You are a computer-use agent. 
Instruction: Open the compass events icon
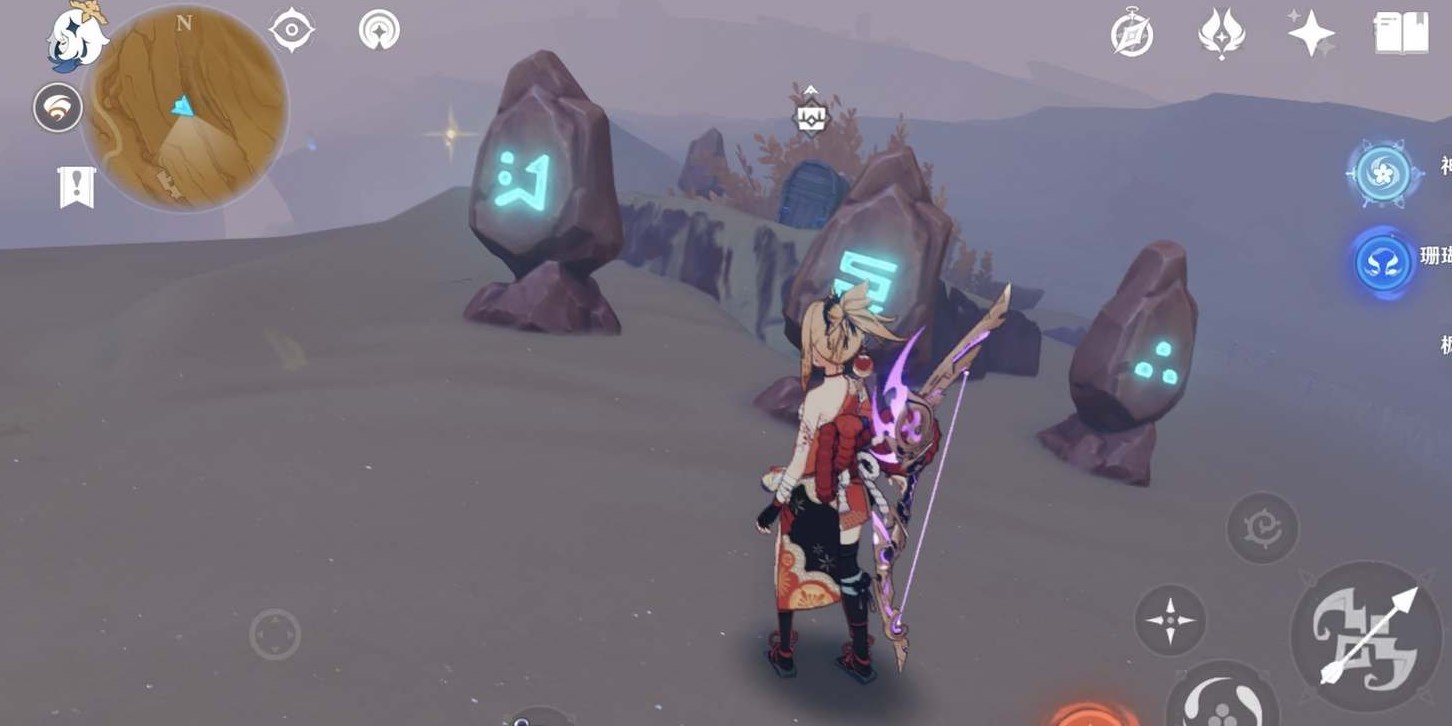coord(1132,35)
